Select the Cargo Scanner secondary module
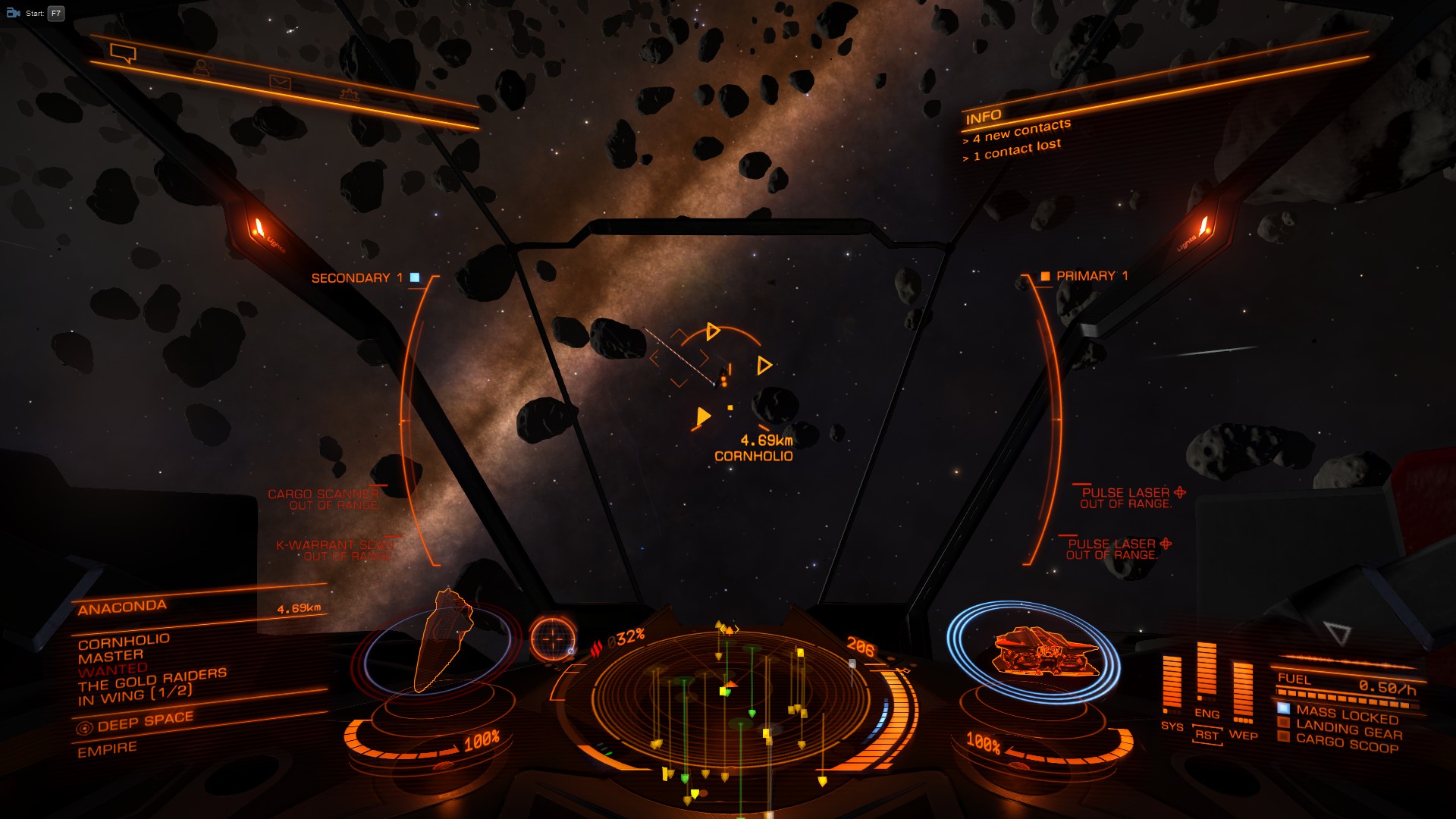This screenshot has width=1456, height=819. [324, 499]
